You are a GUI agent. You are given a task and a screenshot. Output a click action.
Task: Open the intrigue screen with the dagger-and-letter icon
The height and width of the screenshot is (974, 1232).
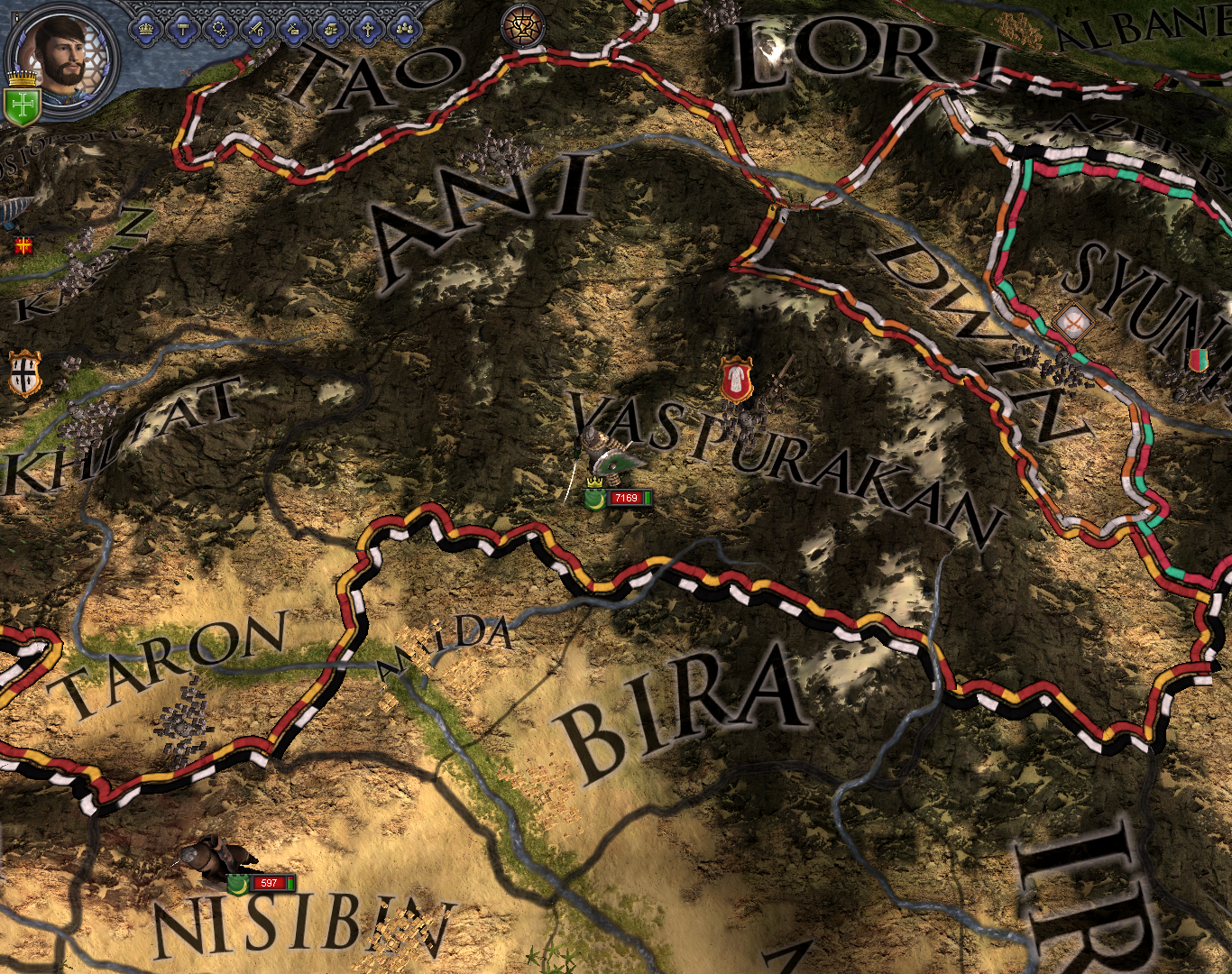pos(293,28)
